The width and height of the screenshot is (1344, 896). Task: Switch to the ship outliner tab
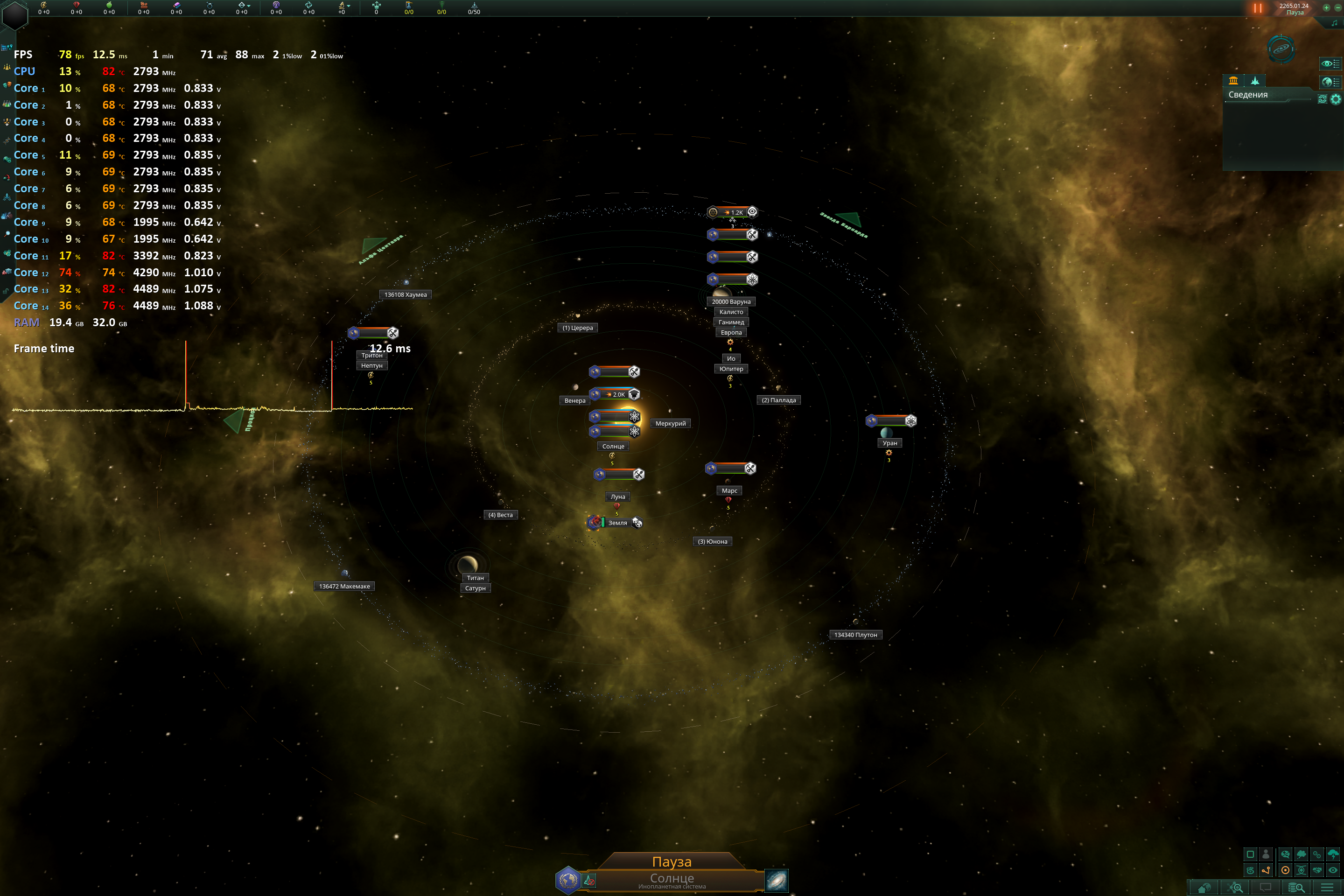pyautogui.click(x=1255, y=81)
